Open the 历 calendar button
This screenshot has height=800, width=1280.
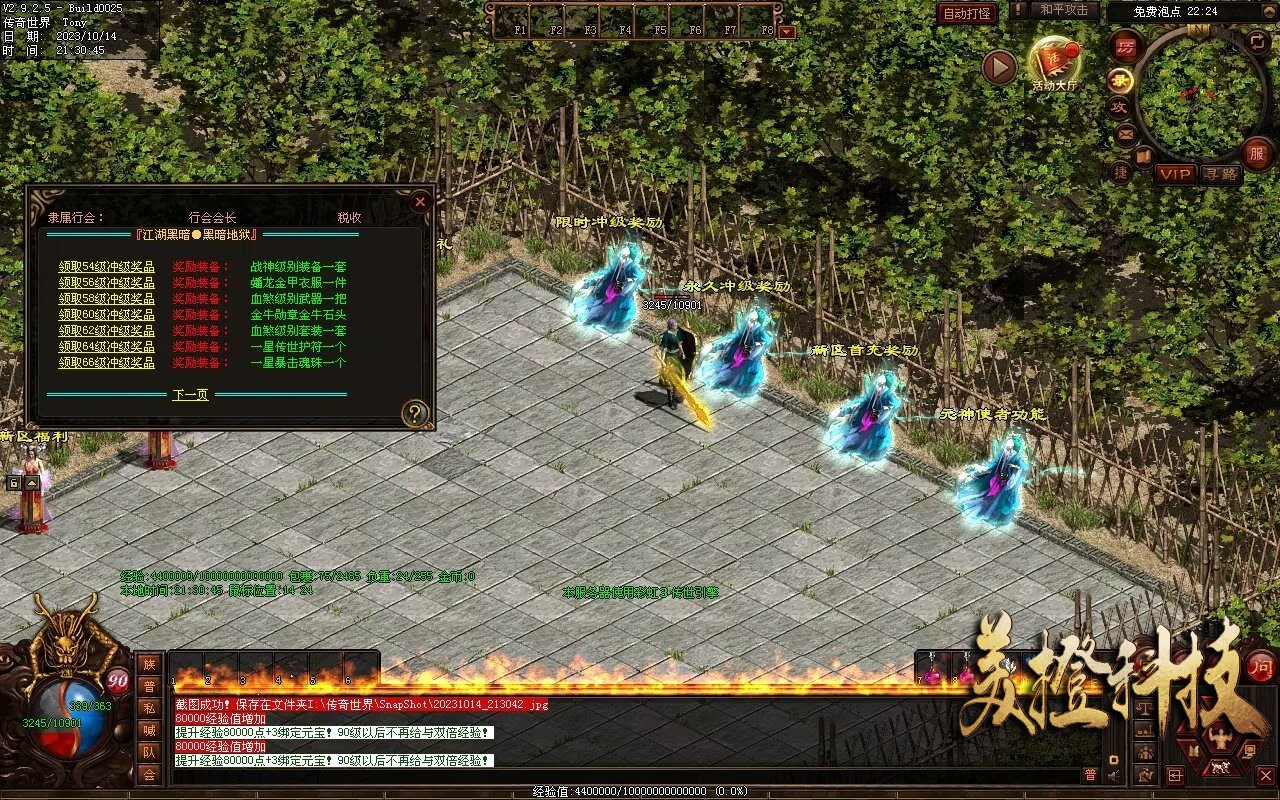(1127, 47)
